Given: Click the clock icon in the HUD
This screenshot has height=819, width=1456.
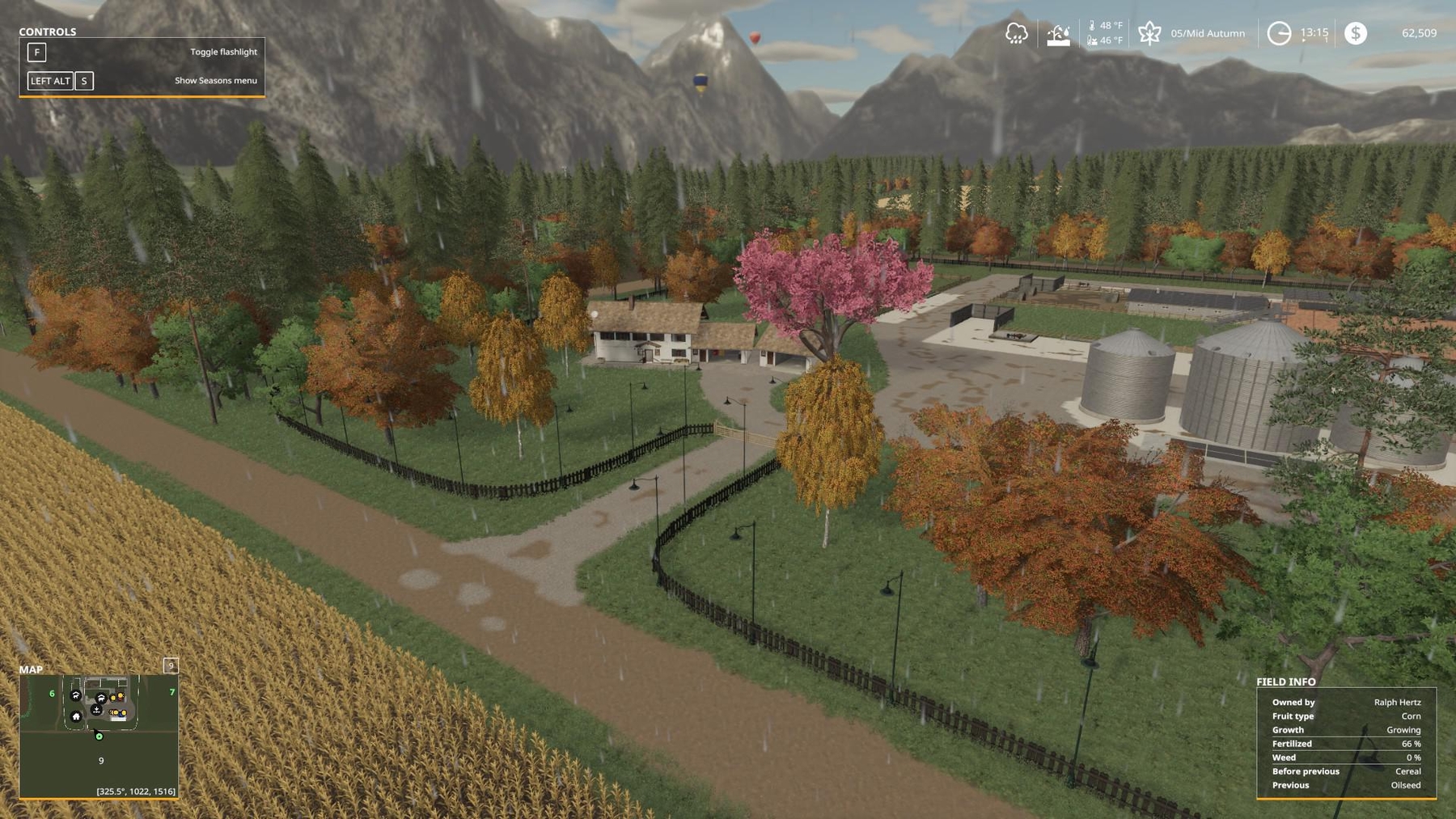Looking at the screenshot, I should [x=1279, y=33].
